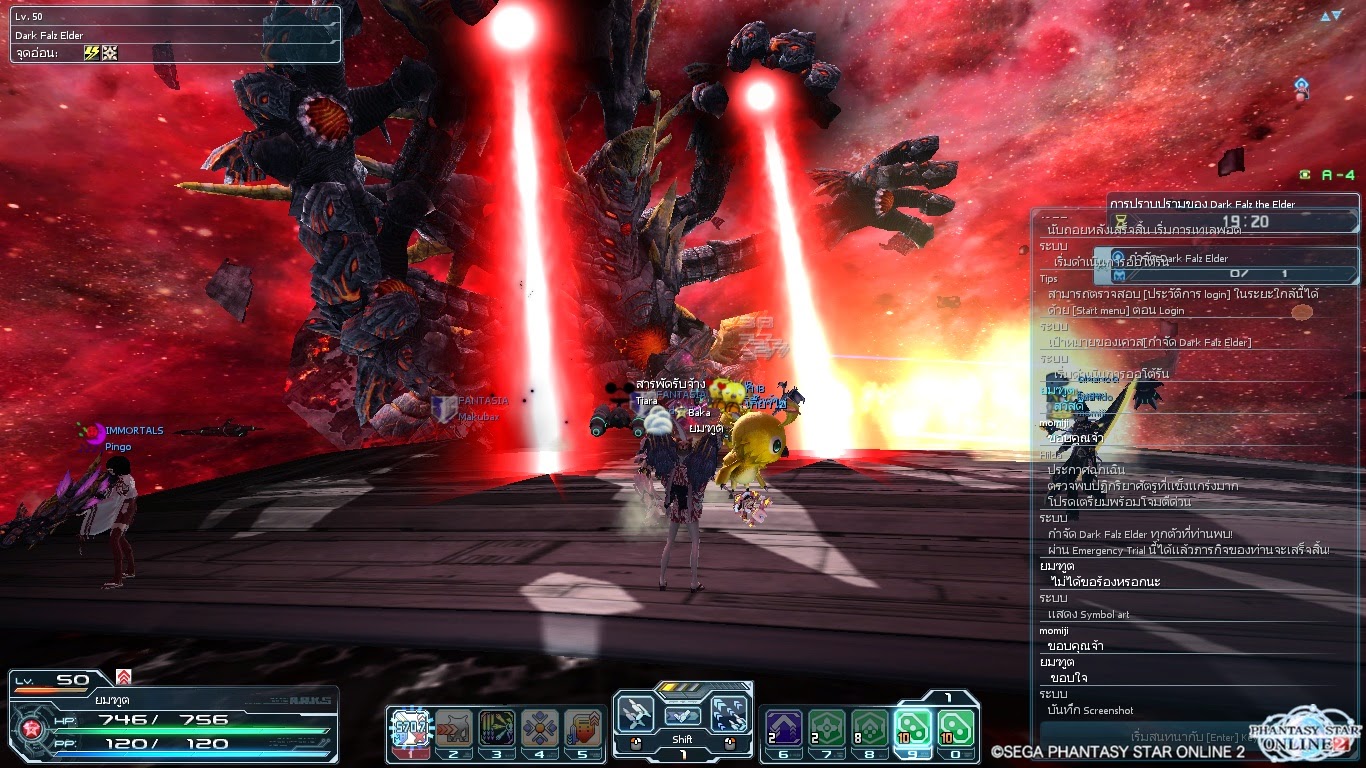1366x768 pixels.
Task: Select the purple Shifta buff icon in slot 6
Action: (x=782, y=729)
